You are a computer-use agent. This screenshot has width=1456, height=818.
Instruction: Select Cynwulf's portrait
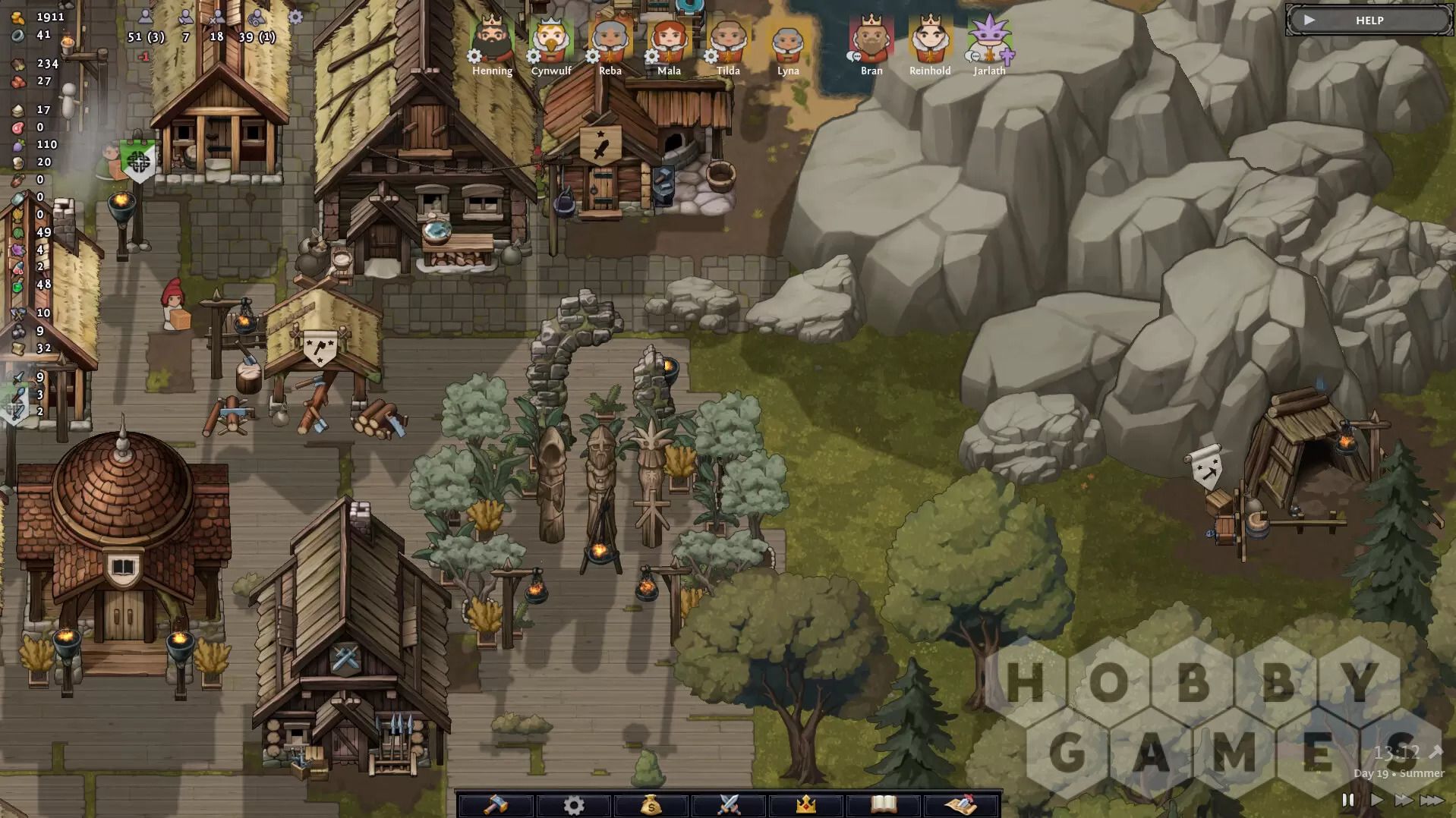coord(551,39)
